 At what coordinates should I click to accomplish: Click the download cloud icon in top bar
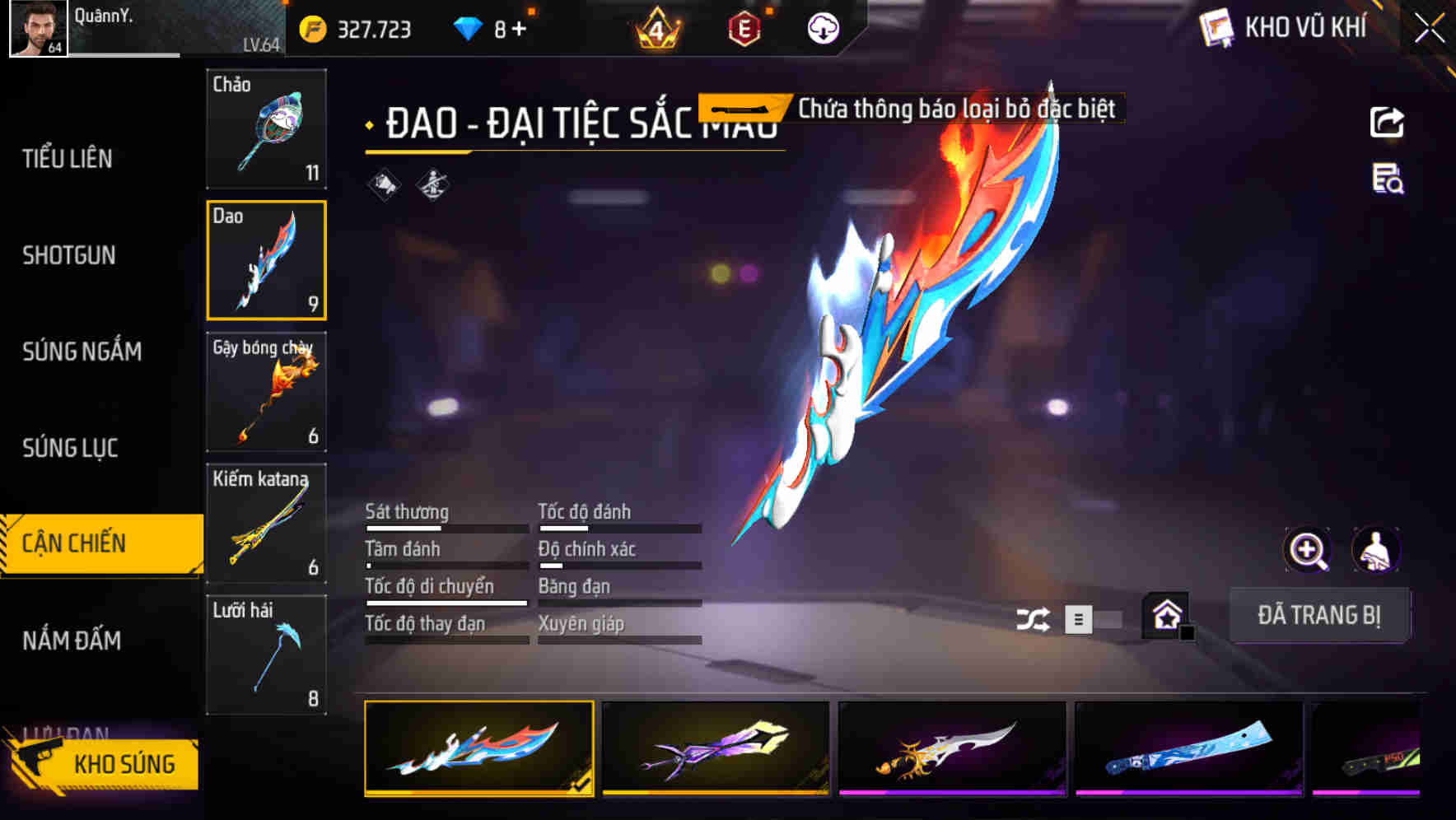pyautogui.click(x=823, y=28)
